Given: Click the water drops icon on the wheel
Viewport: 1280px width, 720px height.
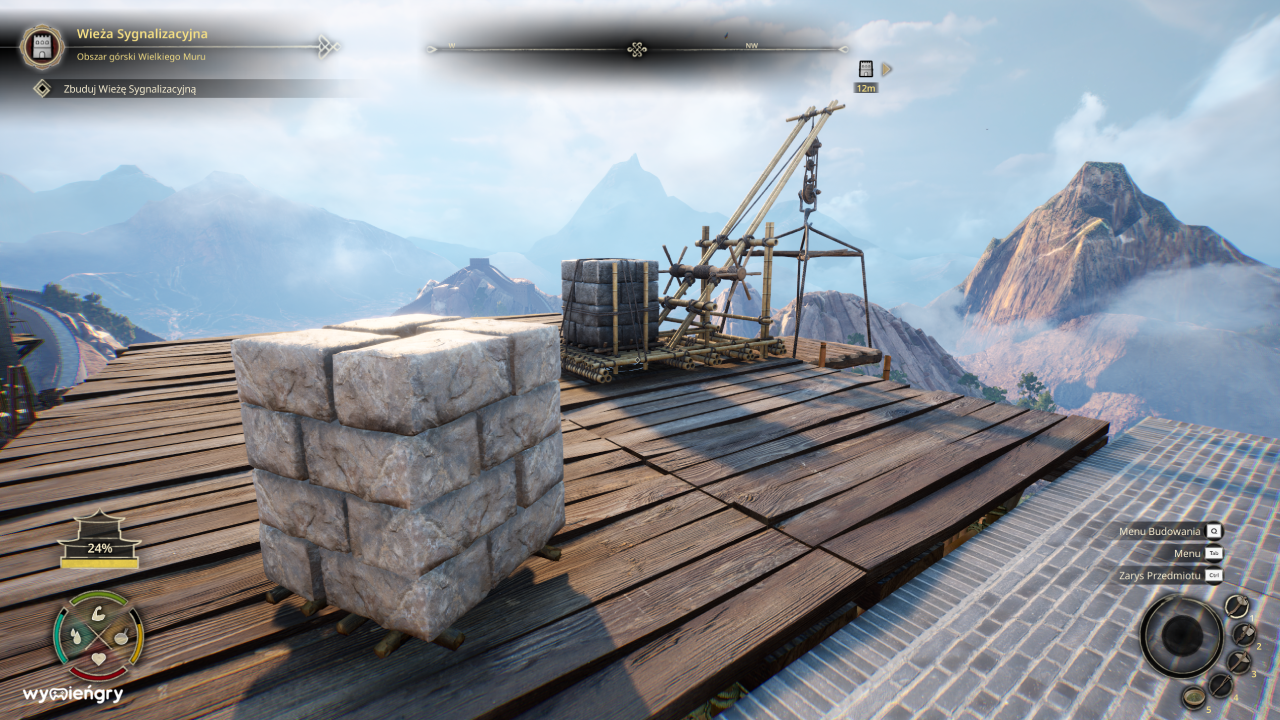Looking at the screenshot, I should 76,636.
